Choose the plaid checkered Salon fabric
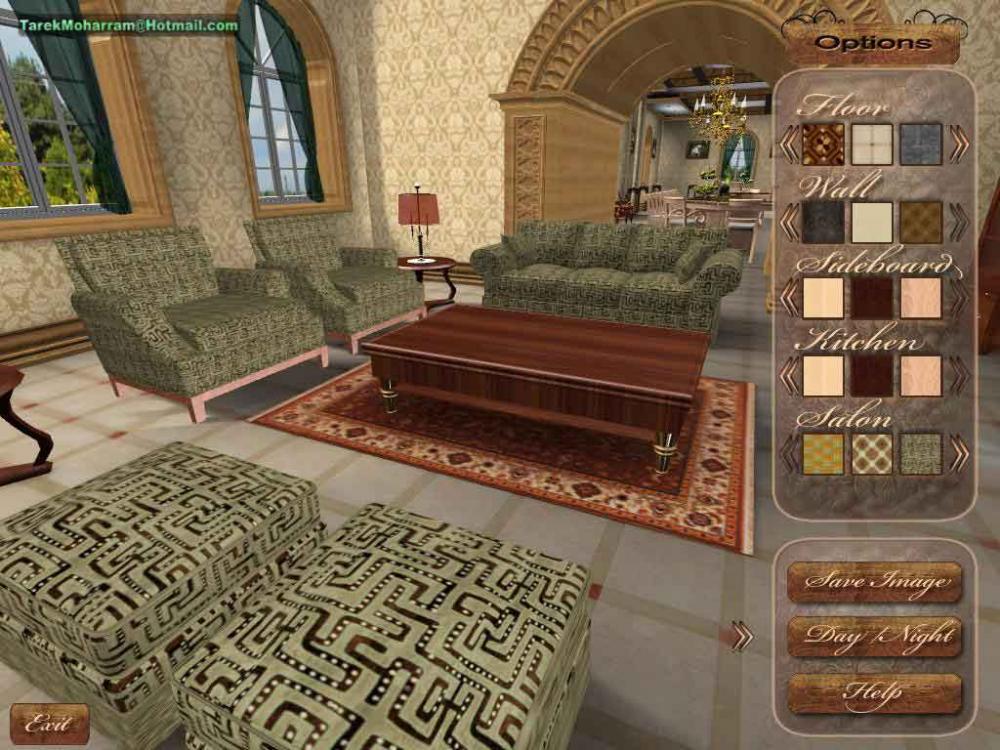The height and width of the screenshot is (750, 1000). 872,453
